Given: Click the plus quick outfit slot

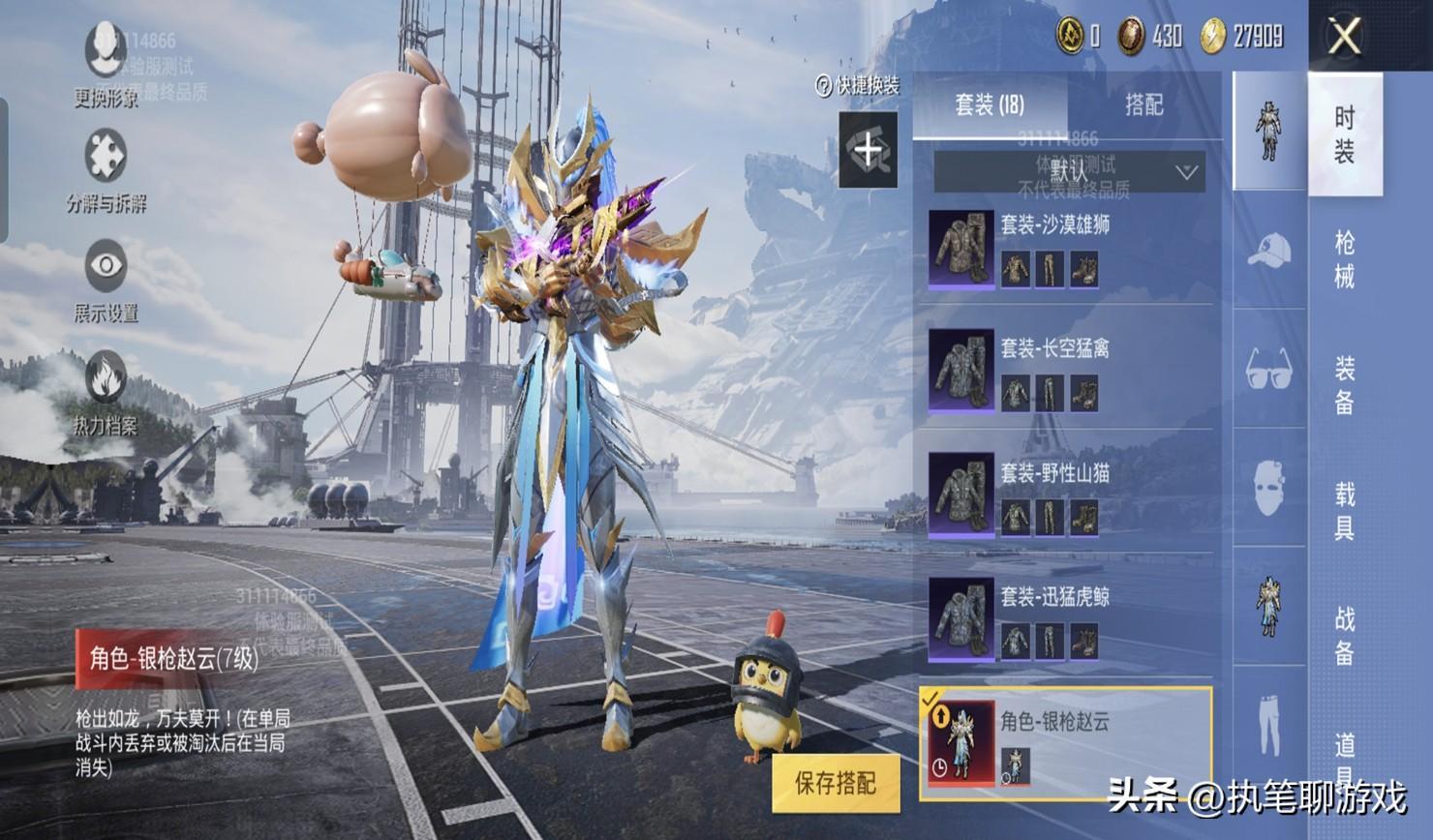Looking at the screenshot, I should click(868, 150).
